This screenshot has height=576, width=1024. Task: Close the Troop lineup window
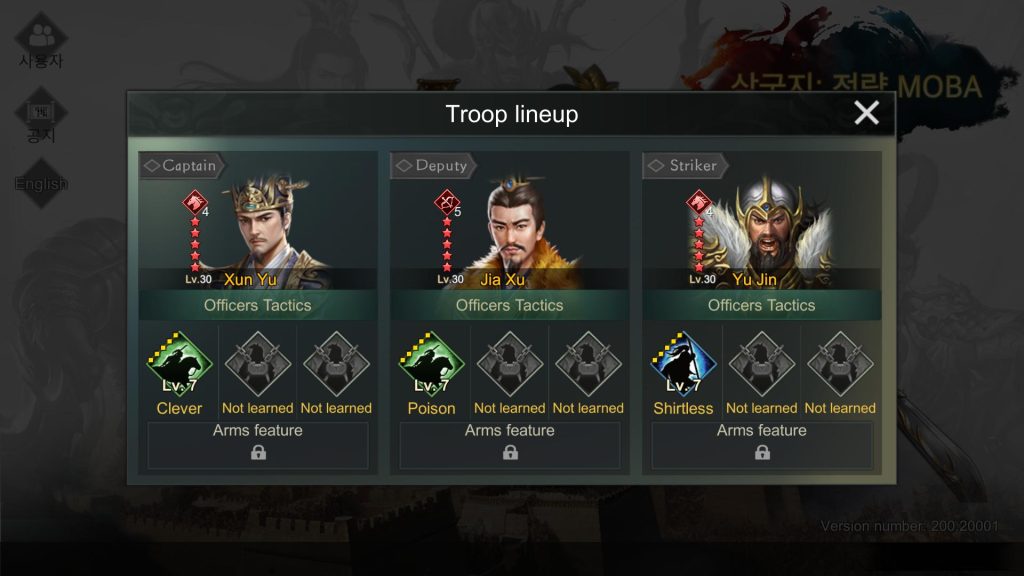click(x=866, y=113)
